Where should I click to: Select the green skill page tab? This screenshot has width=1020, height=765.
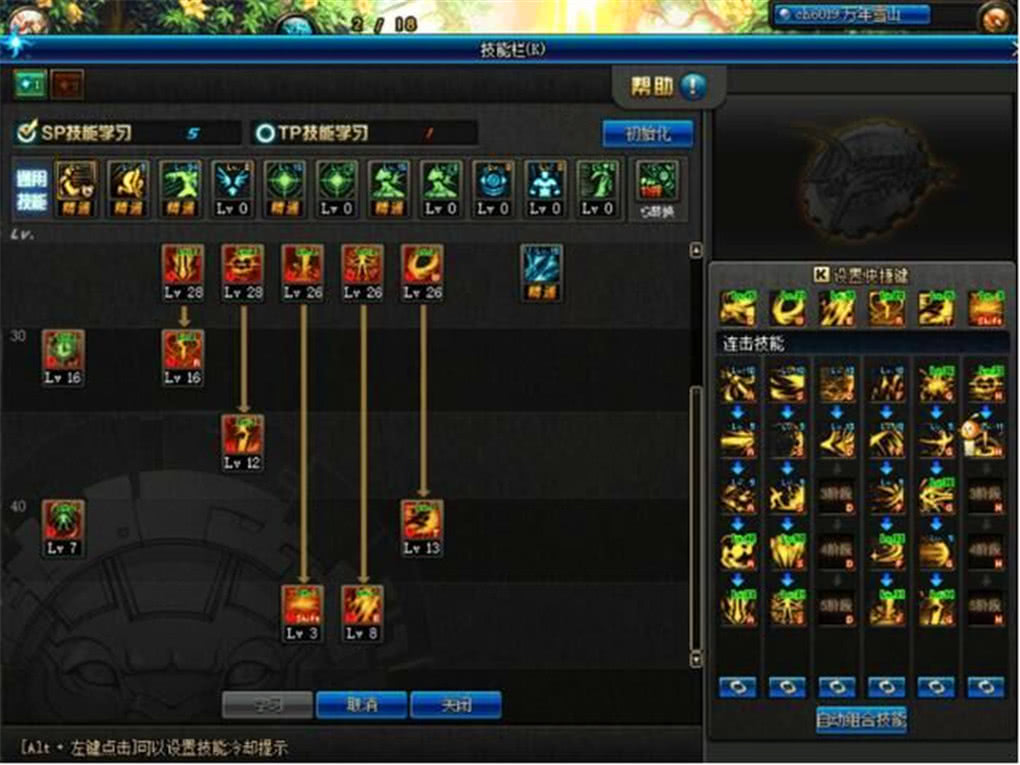29,85
